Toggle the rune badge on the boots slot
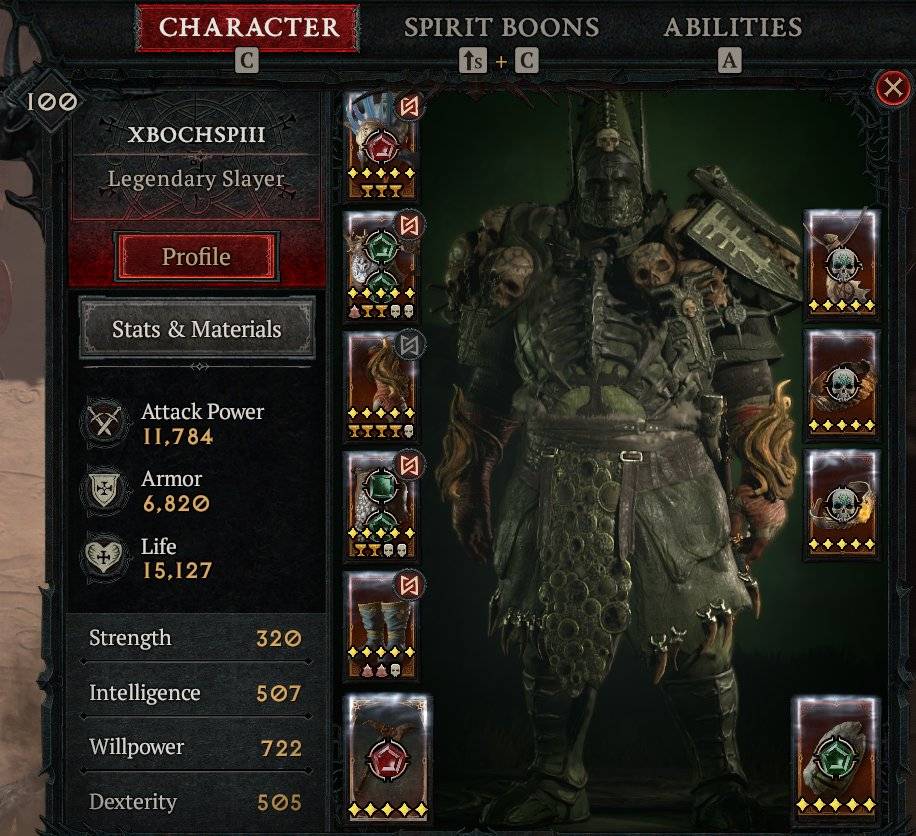The image size is (916, 836). click(410, 585)
